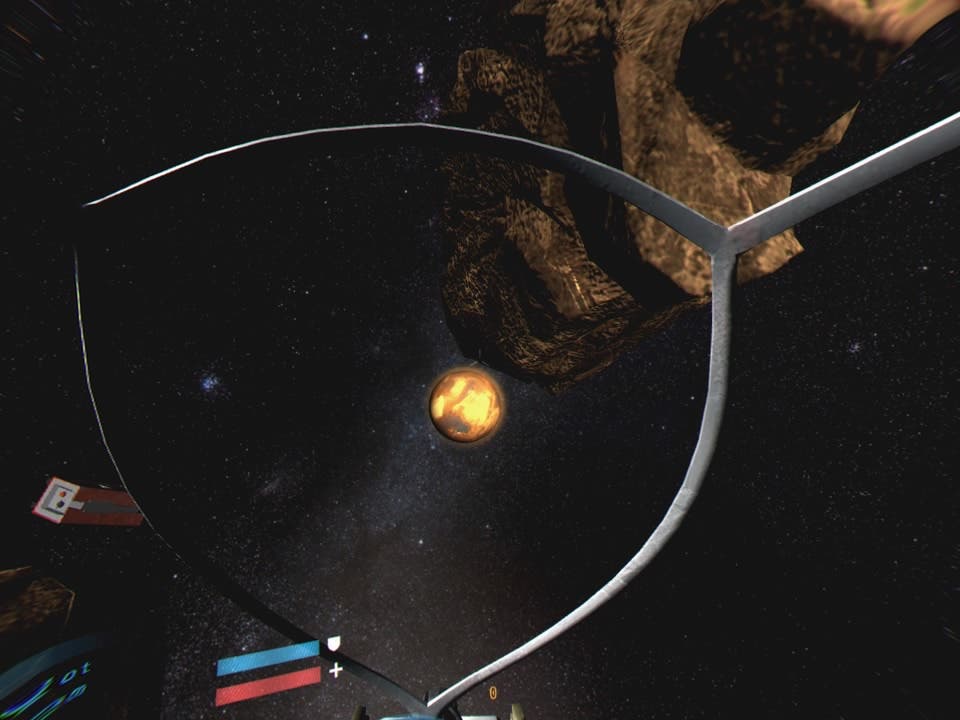Open the curved blue cockpit display
Screen dimensions: 960x720
[52, 680]
